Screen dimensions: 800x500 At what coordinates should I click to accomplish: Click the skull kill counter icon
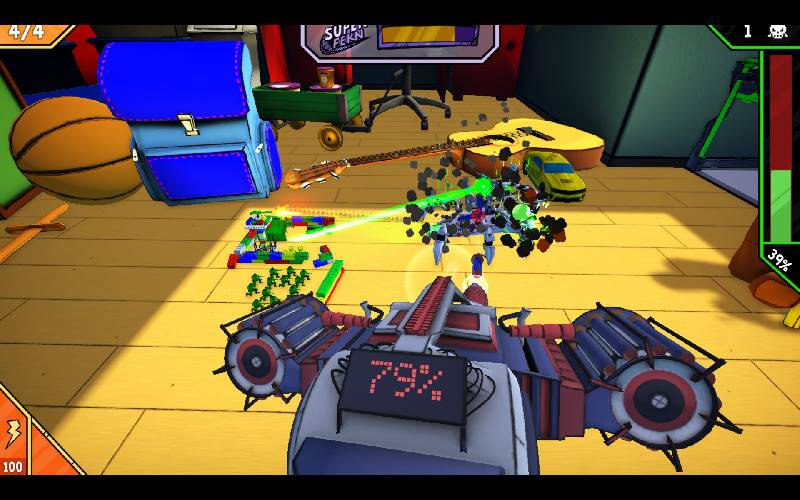coord(777,32)
